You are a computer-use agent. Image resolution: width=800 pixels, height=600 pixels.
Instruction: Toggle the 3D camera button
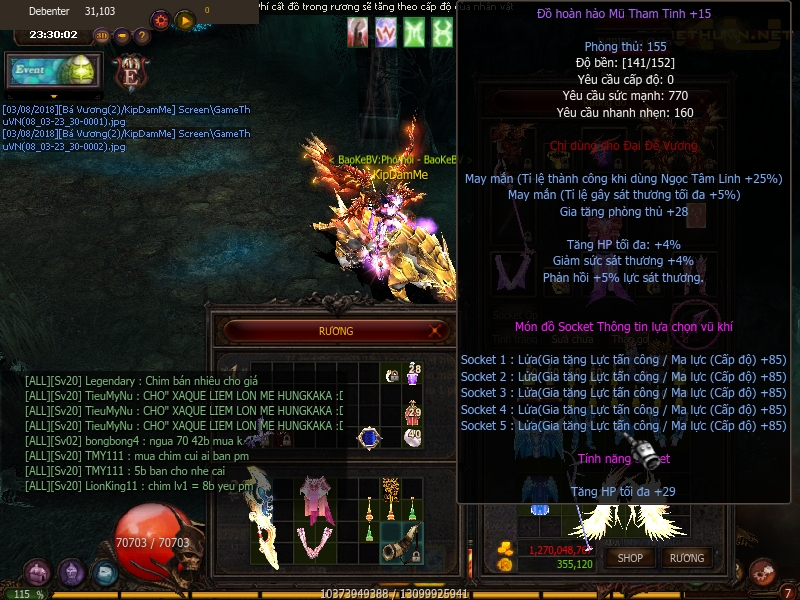coord(101,36)
